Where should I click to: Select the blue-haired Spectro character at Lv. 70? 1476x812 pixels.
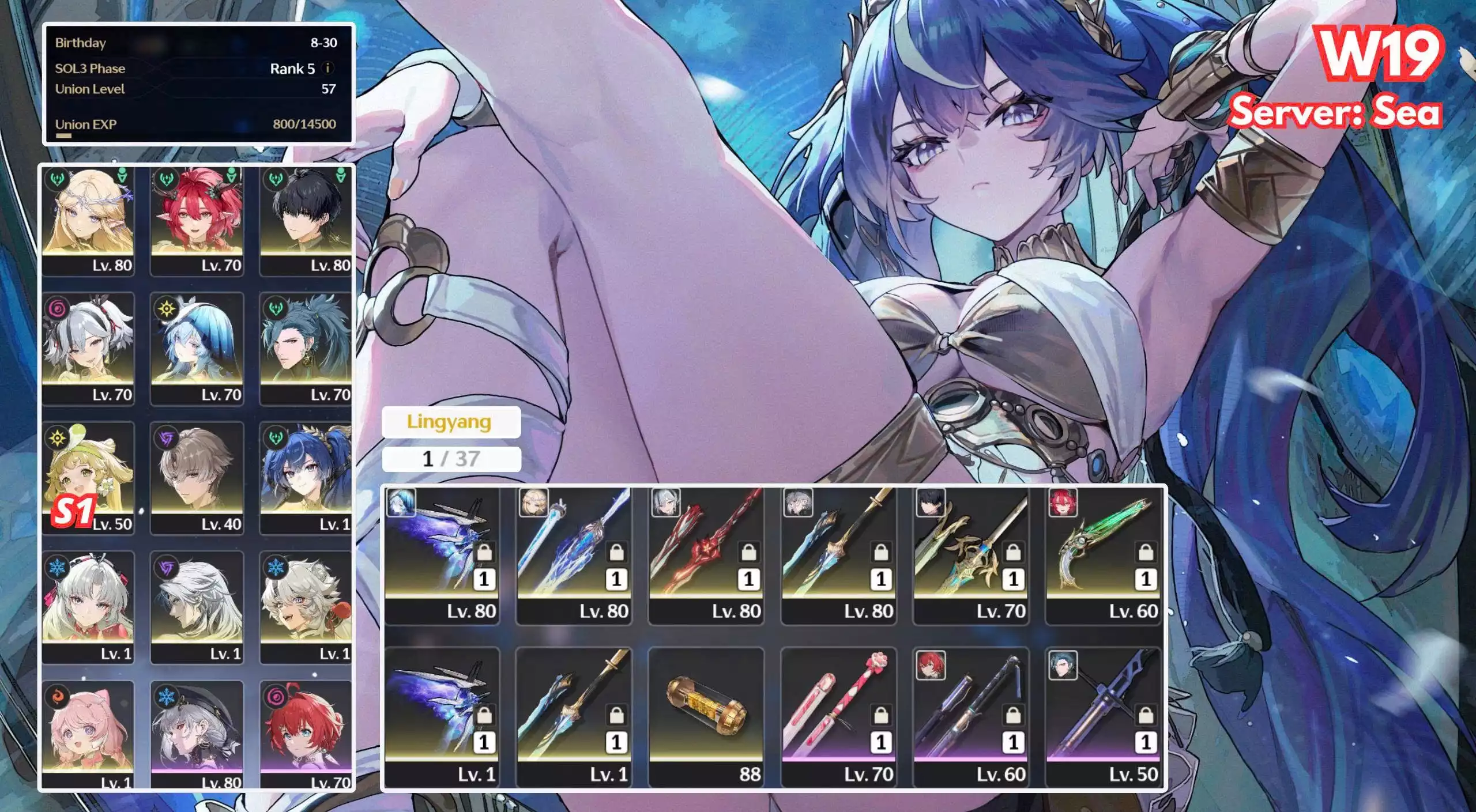point(197,348)
